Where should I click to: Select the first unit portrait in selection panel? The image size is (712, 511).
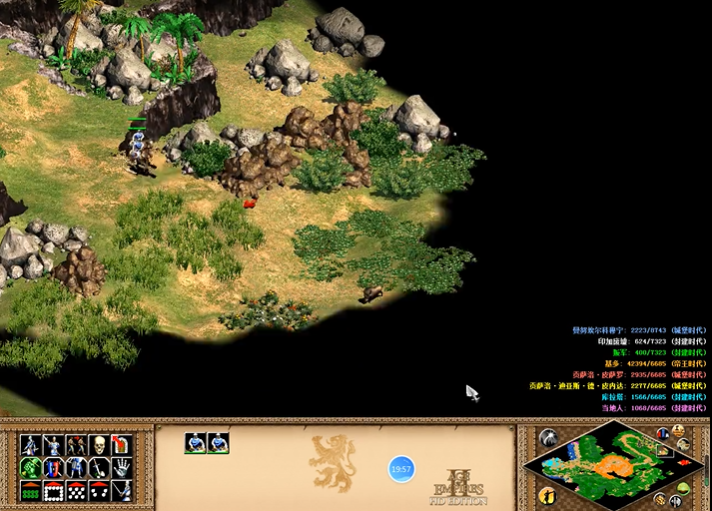tap(195, 443)
